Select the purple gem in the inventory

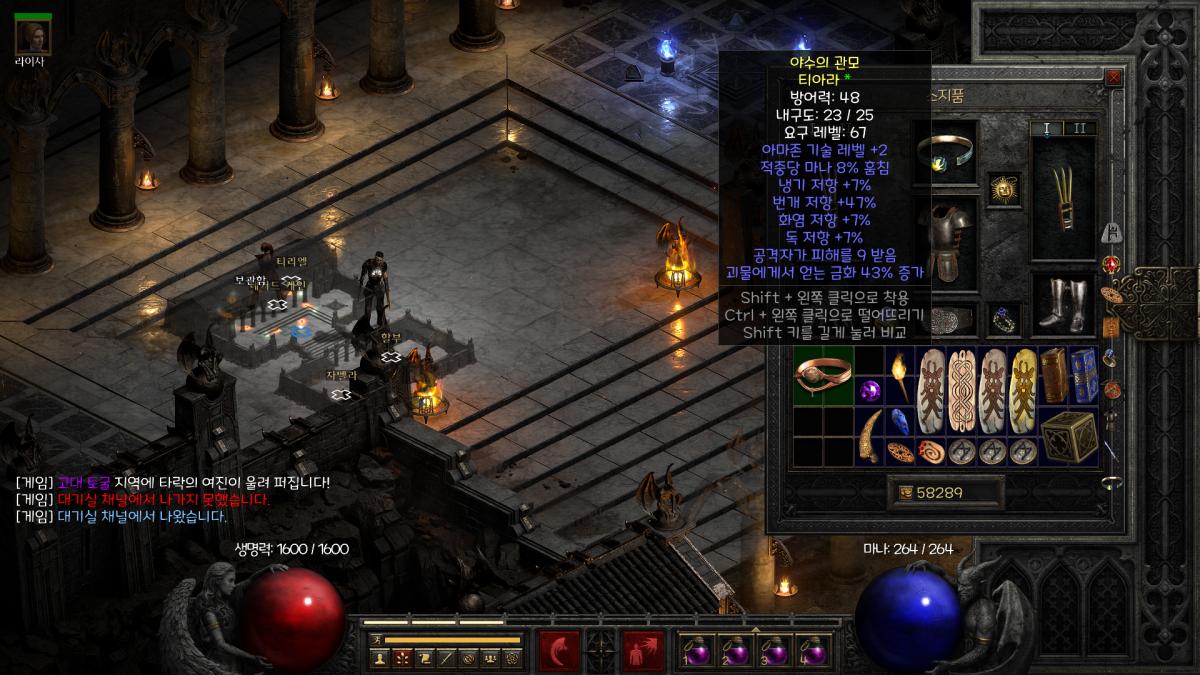869,391
